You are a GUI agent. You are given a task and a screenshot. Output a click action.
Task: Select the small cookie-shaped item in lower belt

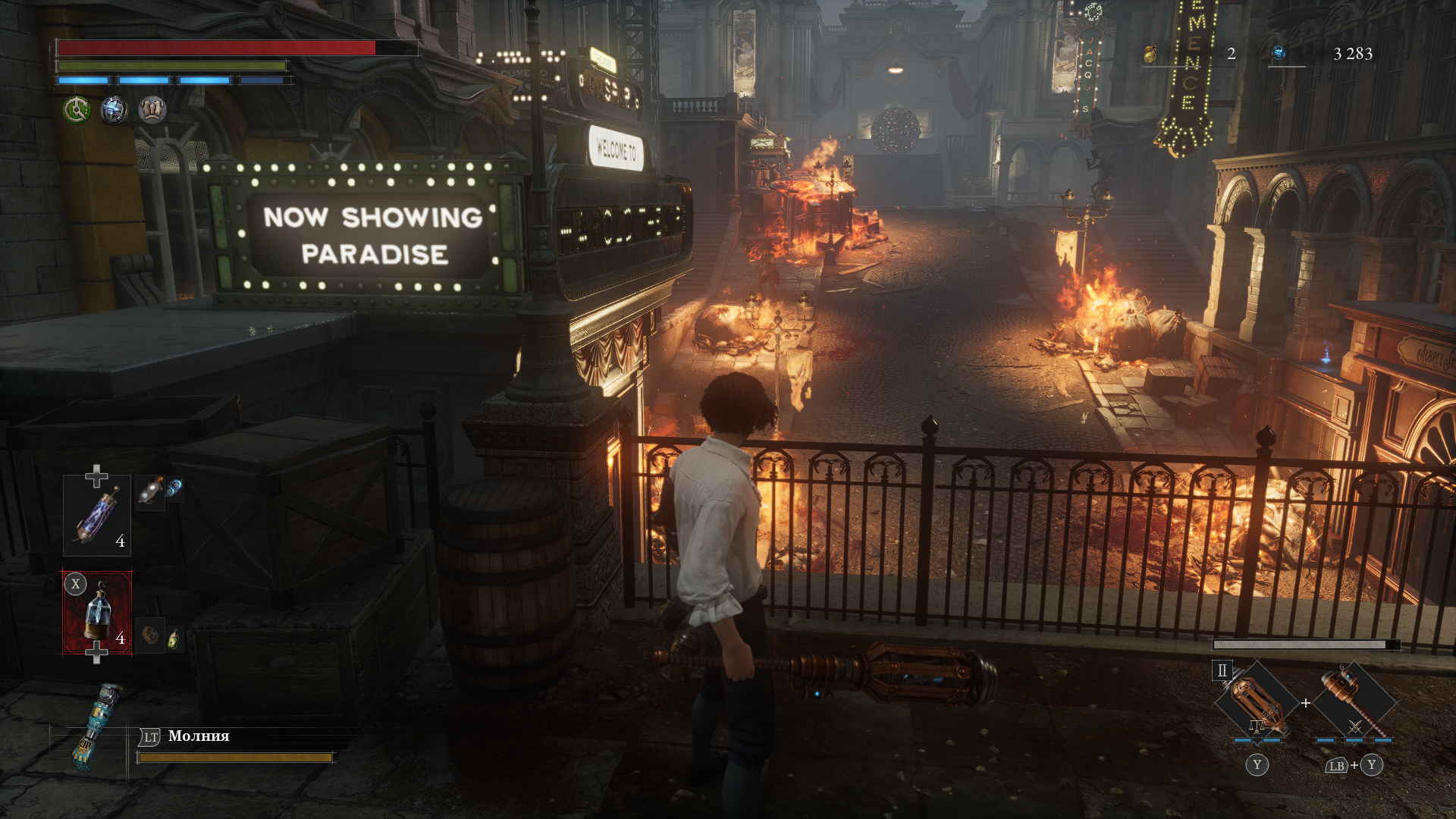tap(150, 635)
